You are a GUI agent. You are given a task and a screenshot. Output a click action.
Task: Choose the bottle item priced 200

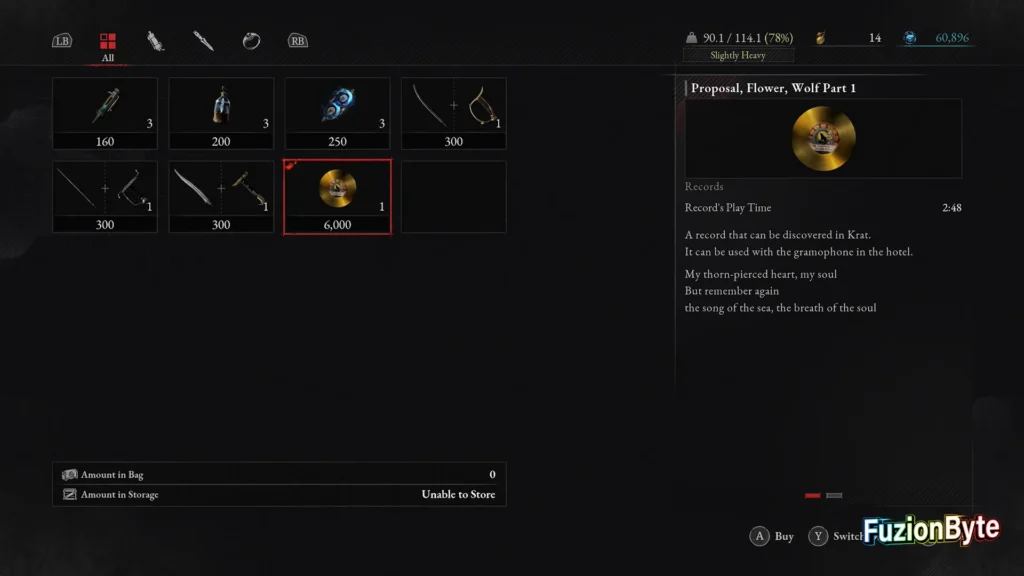(x=221, y=113)
